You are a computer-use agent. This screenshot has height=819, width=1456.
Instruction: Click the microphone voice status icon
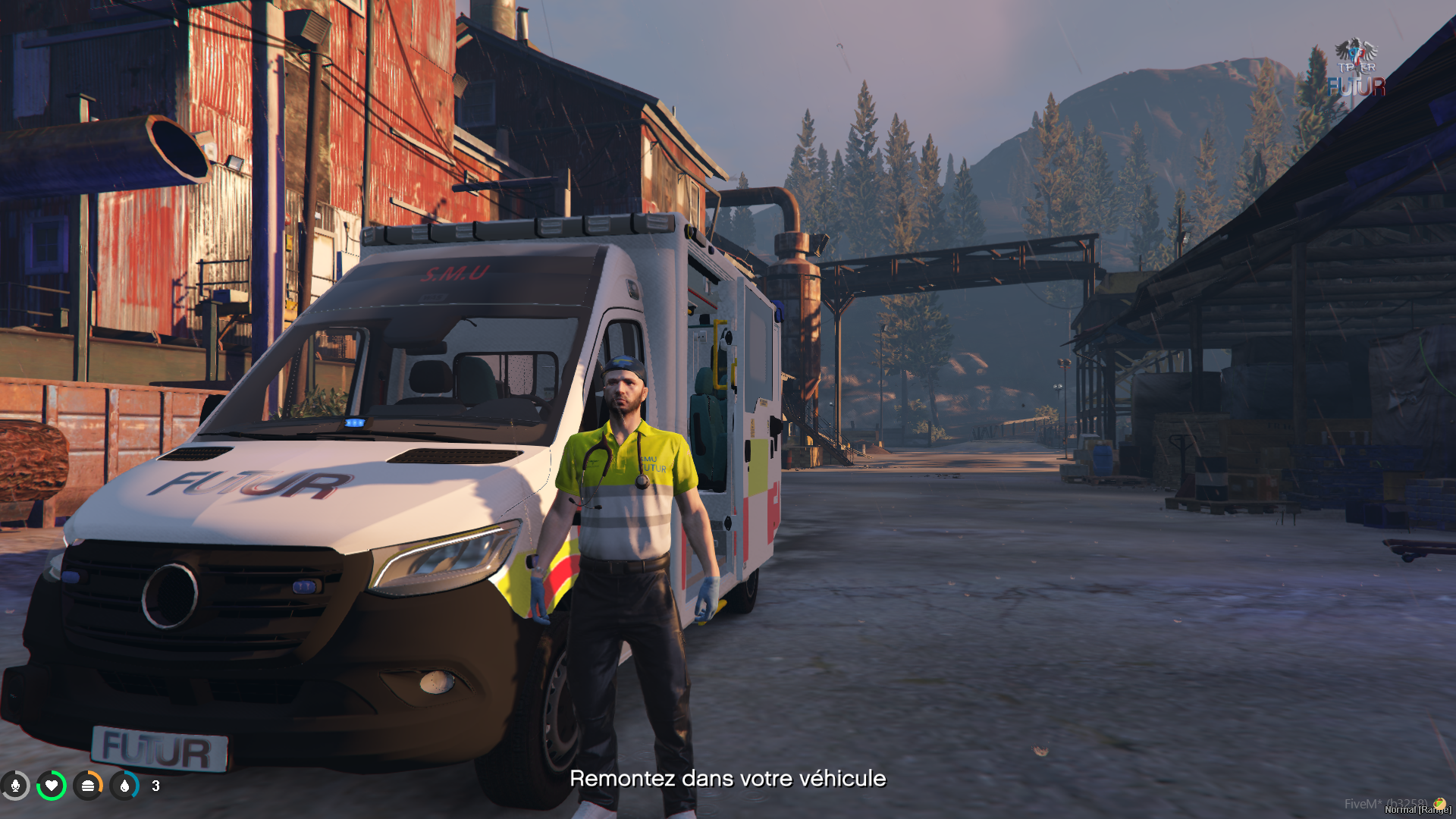pos(15,786)
